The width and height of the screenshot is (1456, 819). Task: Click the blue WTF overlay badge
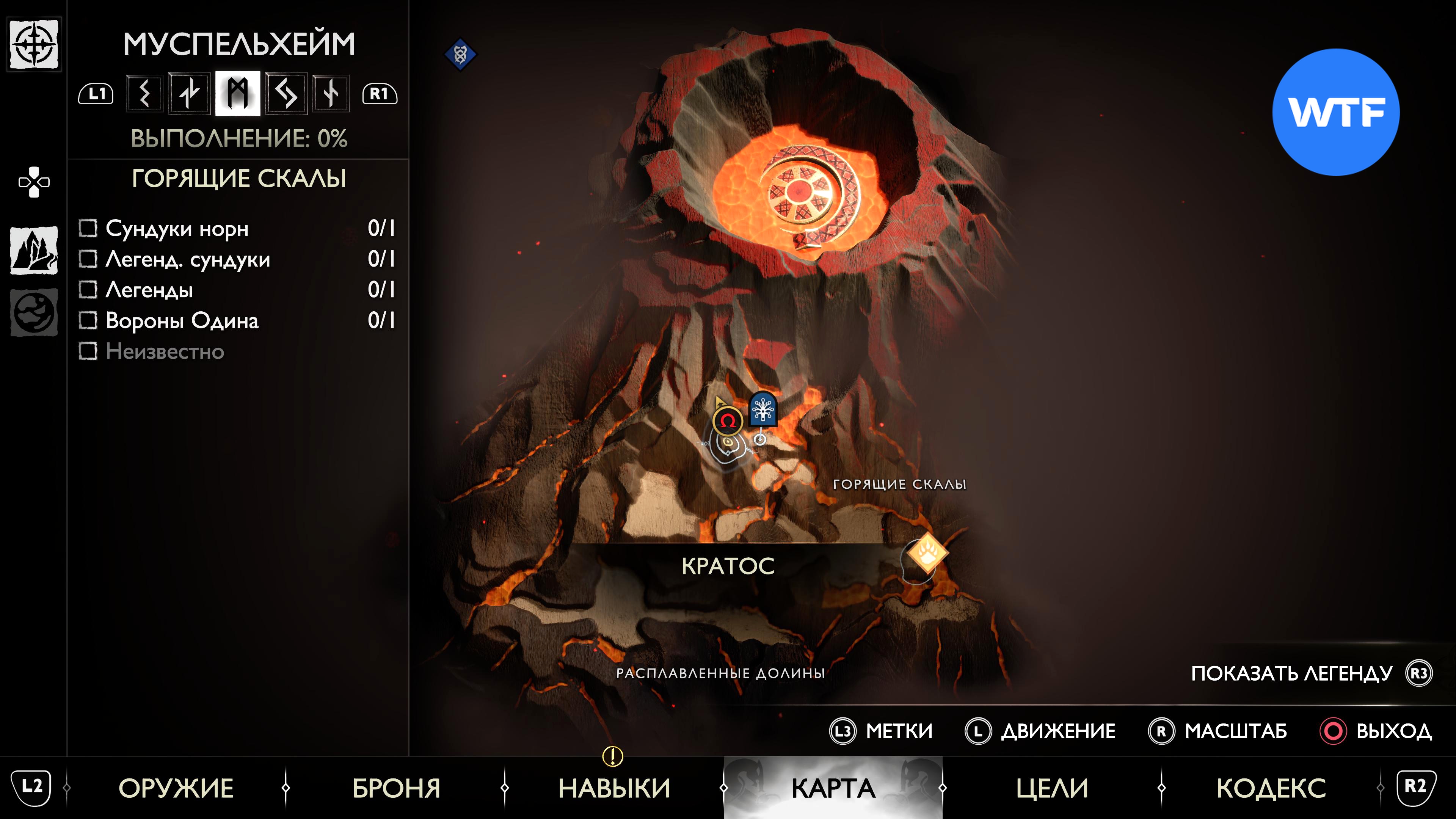1335,112
